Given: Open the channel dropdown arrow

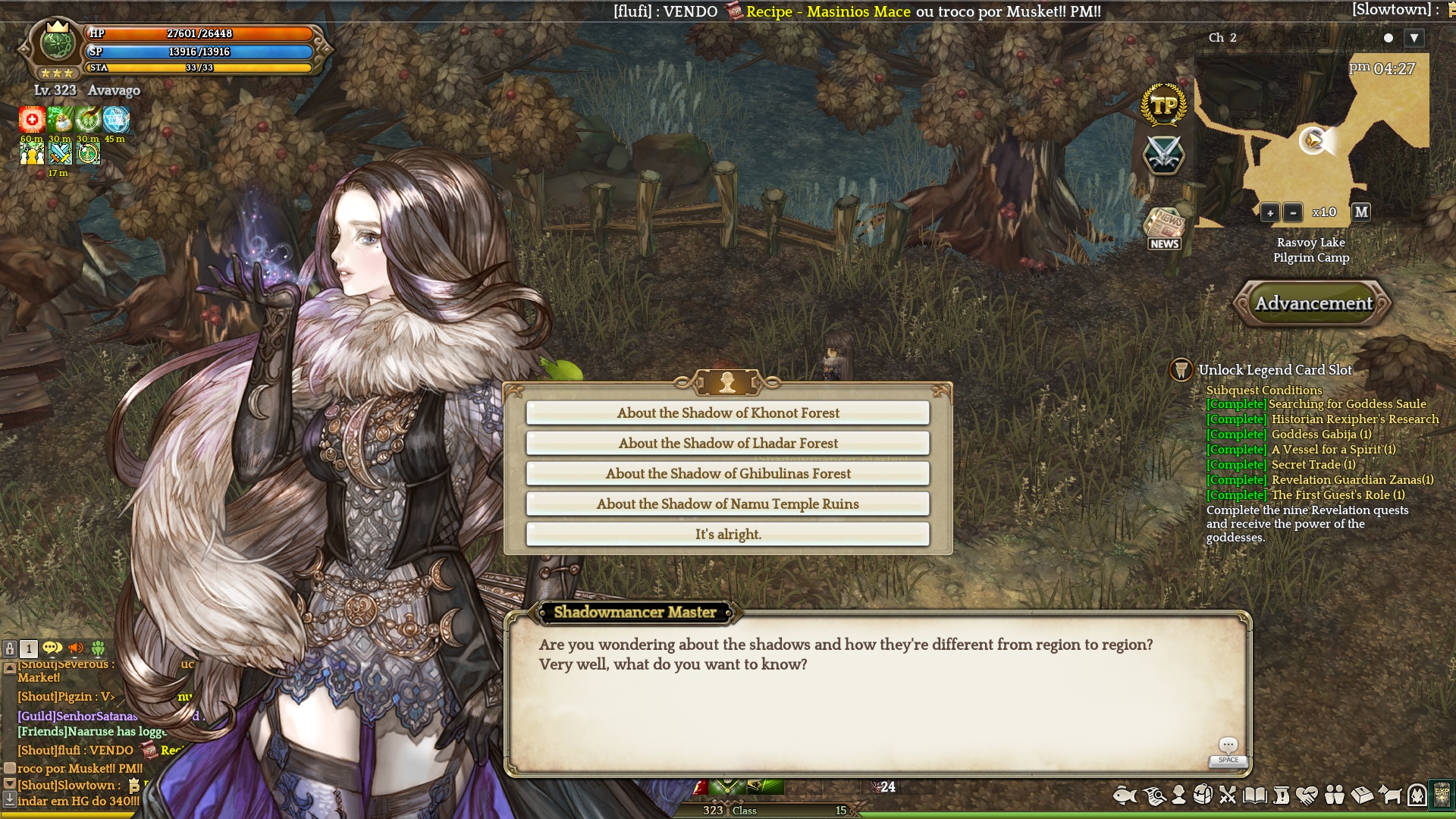Looking at the screenshot, I should 1414,38.
